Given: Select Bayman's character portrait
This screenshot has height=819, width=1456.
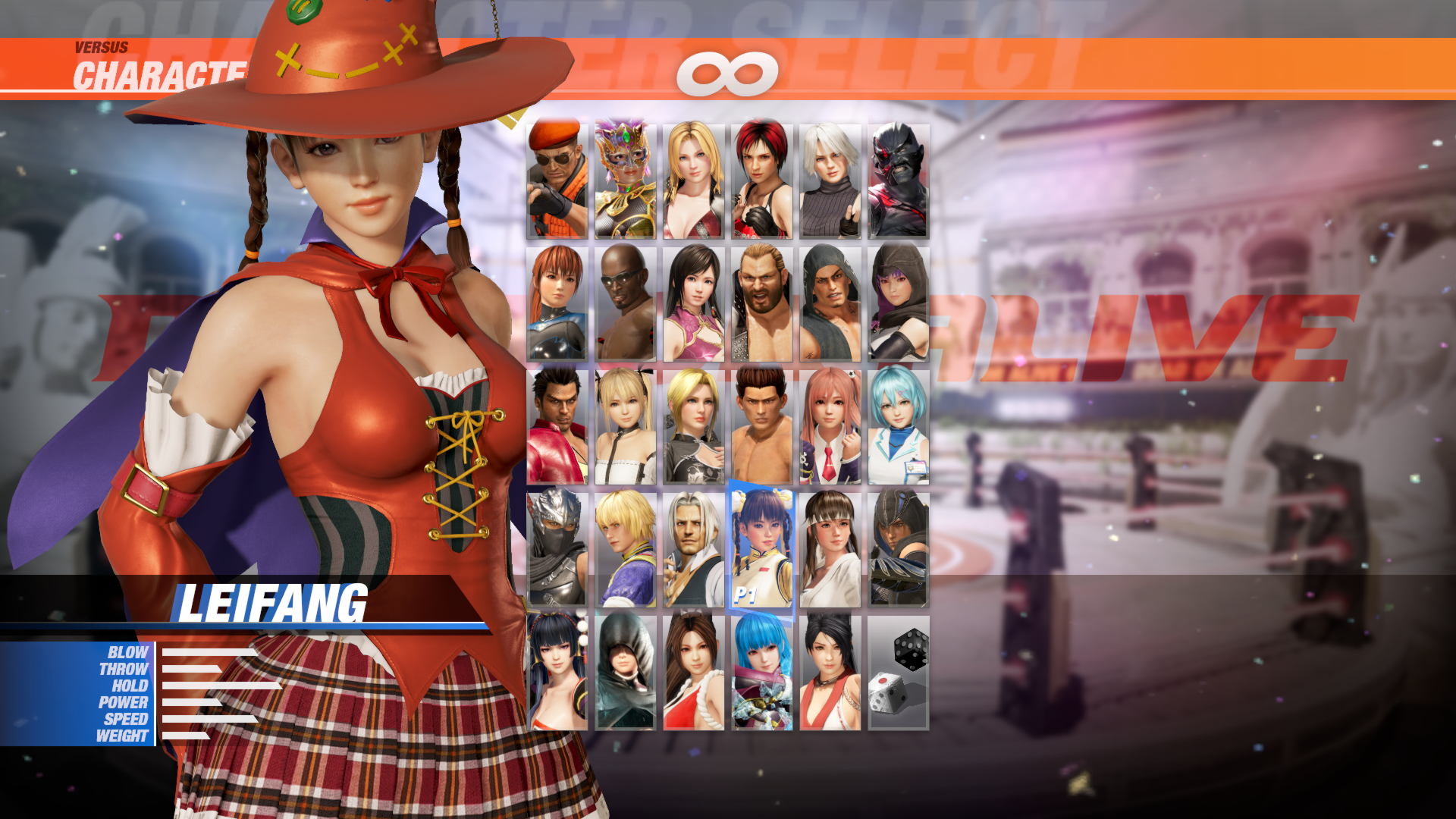Looking at the screenshot, I should click(557, 174).
